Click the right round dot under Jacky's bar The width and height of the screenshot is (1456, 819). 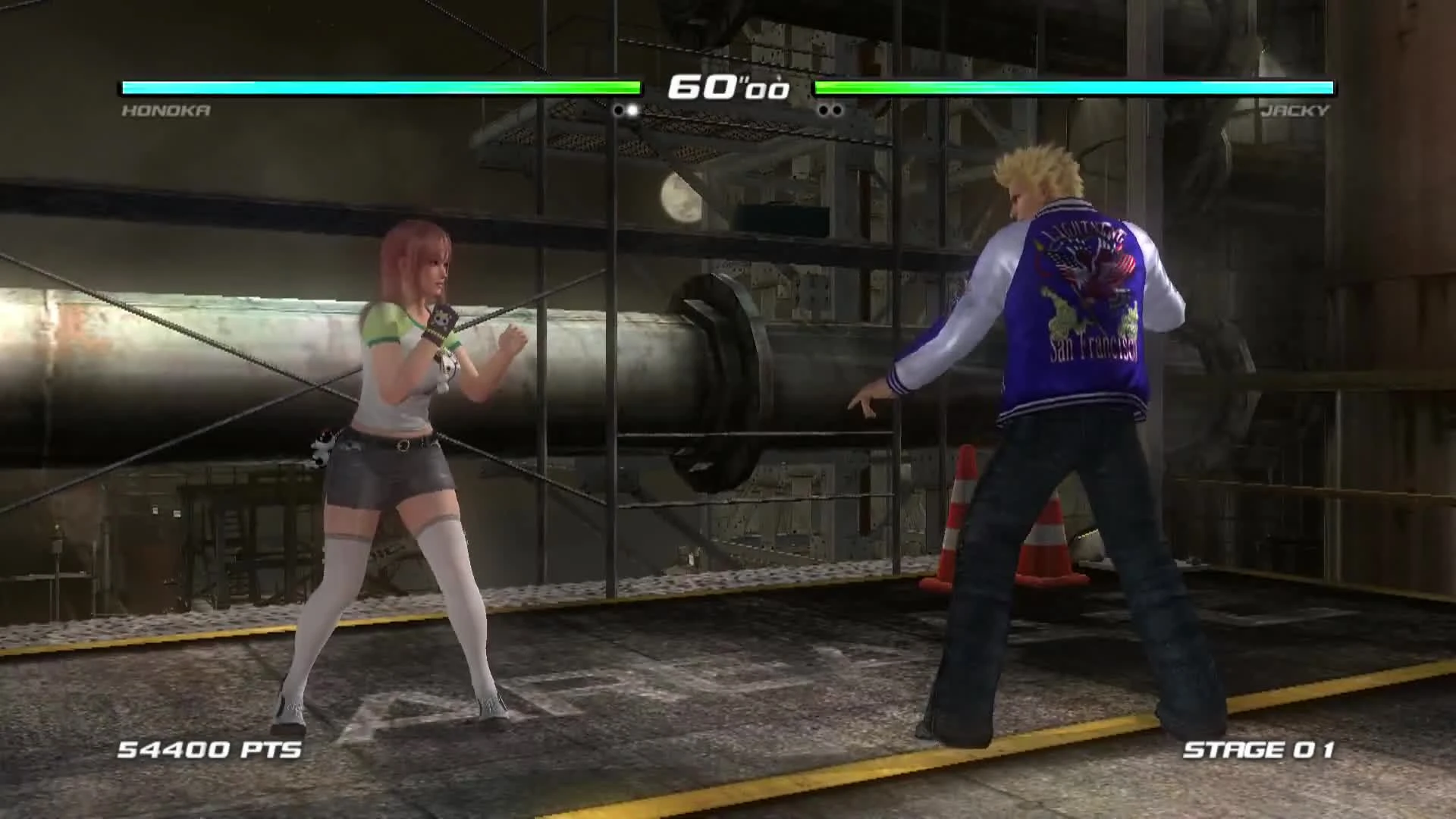(x=836, y=108)
